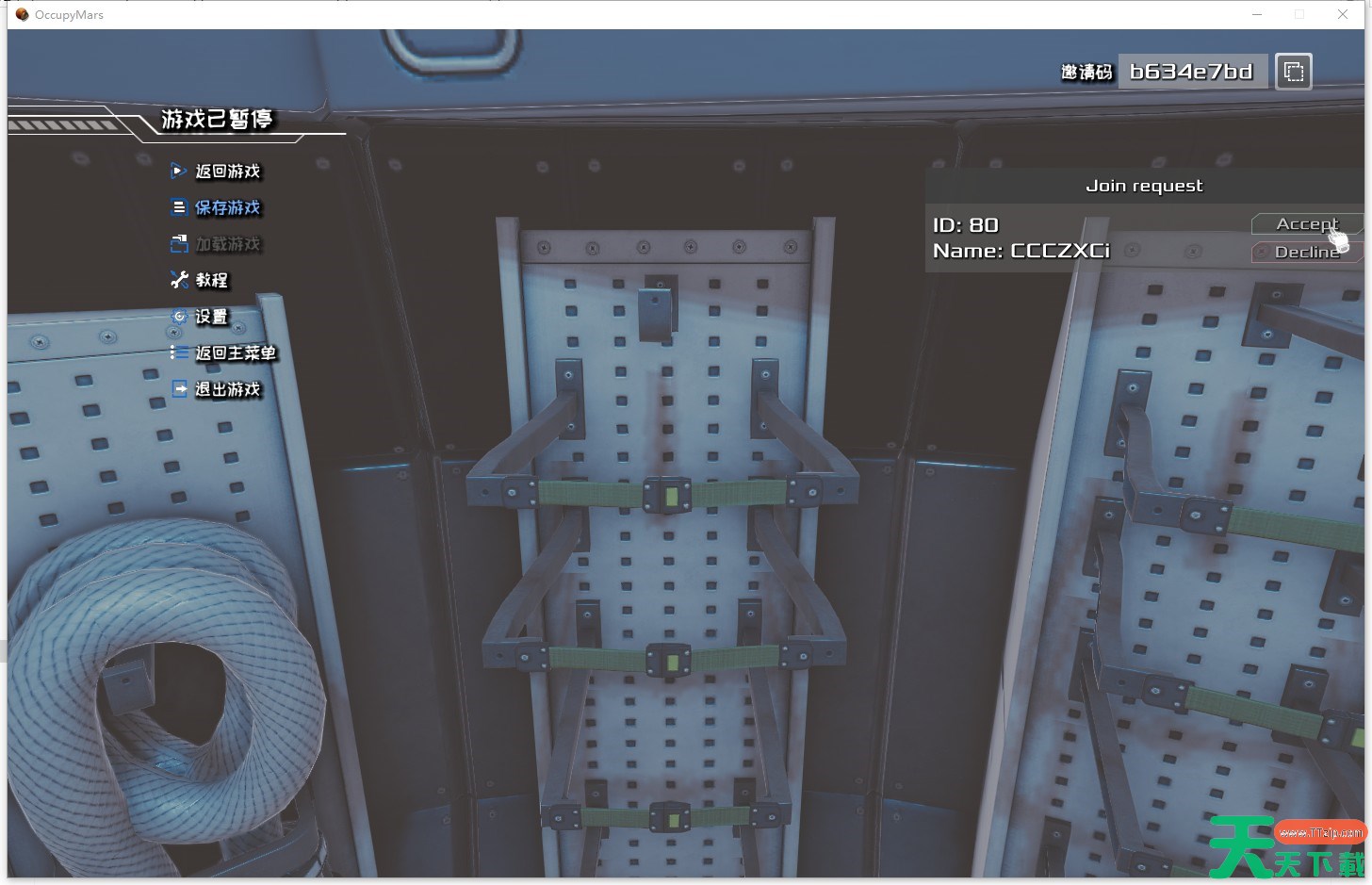The image size is (1372, 885).
Task: Select 返回主菜单 to return to main menu
Action: tap(235, 353)
